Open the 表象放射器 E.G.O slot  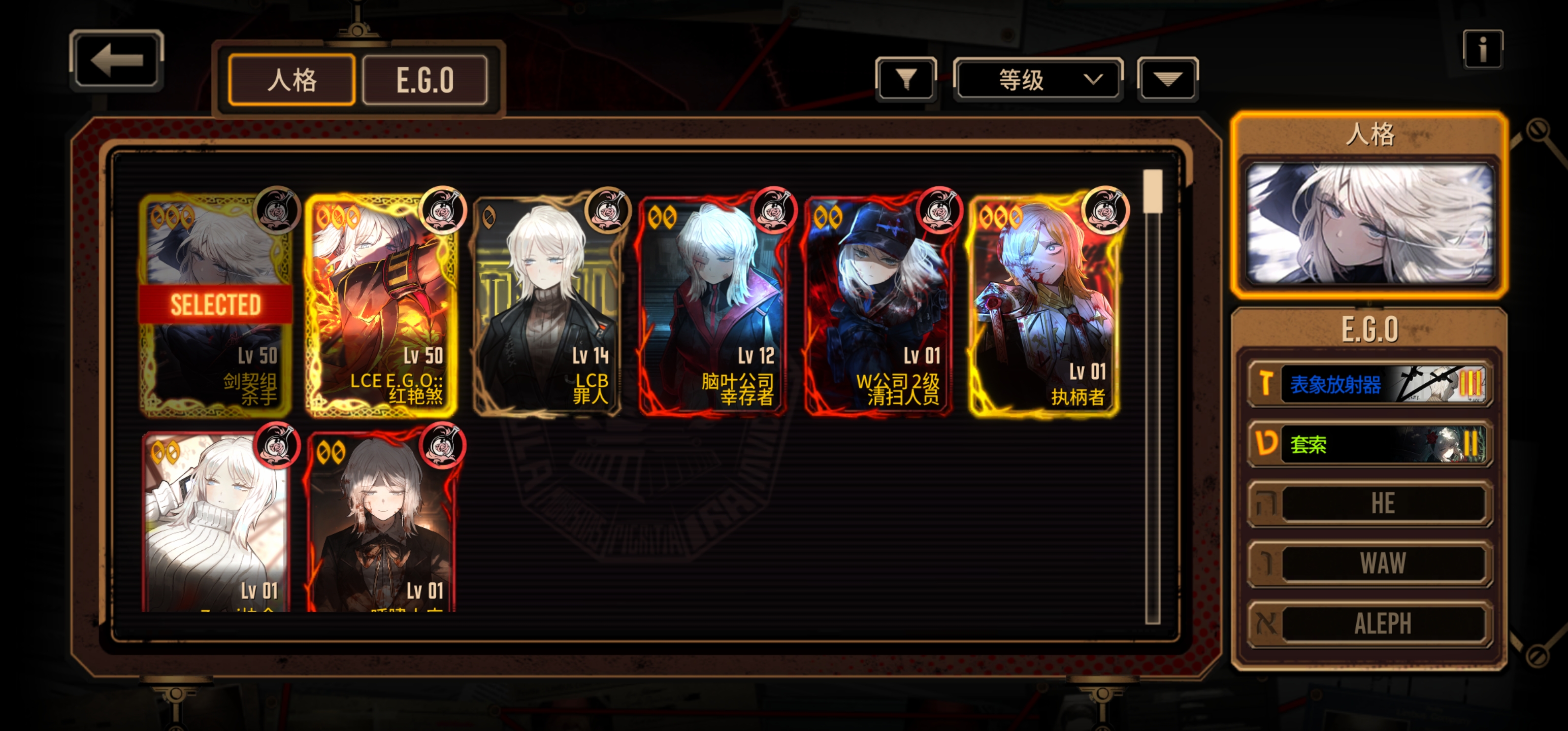point(1369,384)
